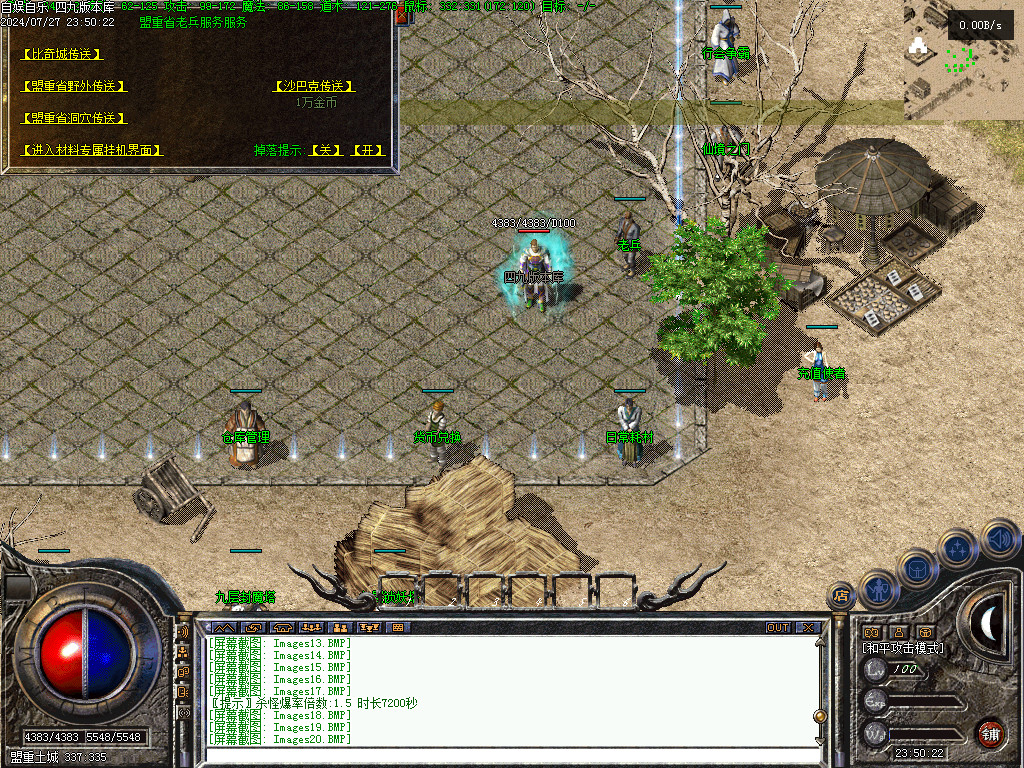Click the red 铺 stall button

click(x=990, y=734)
